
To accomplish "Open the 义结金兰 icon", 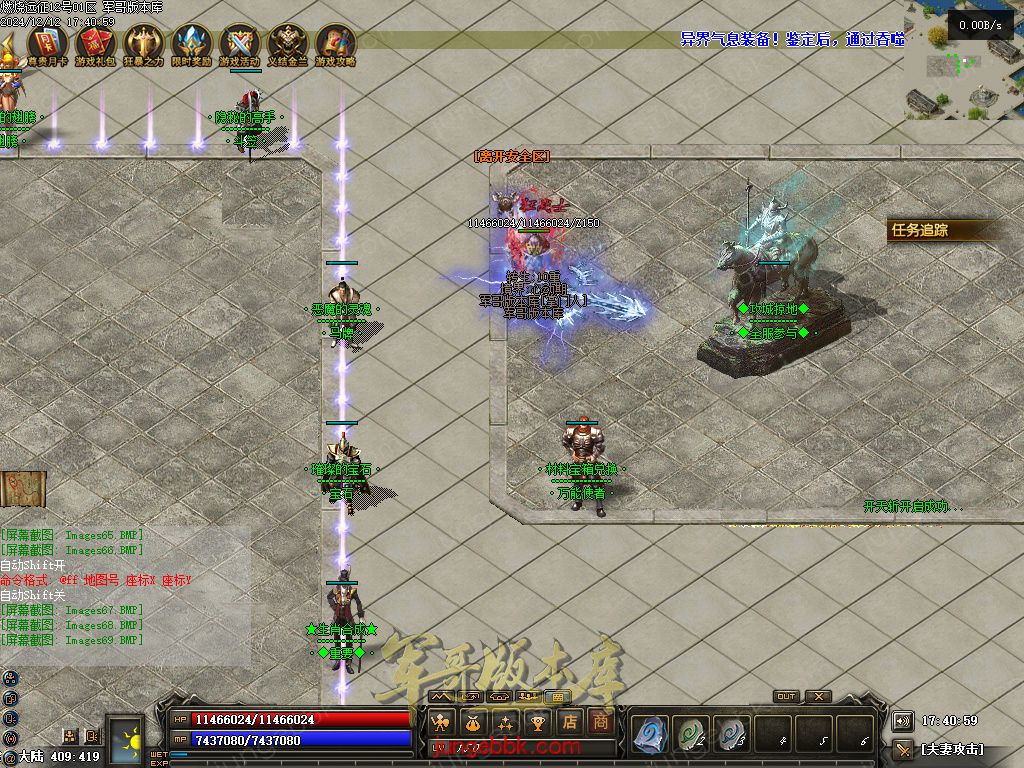I will click(288, 43).
